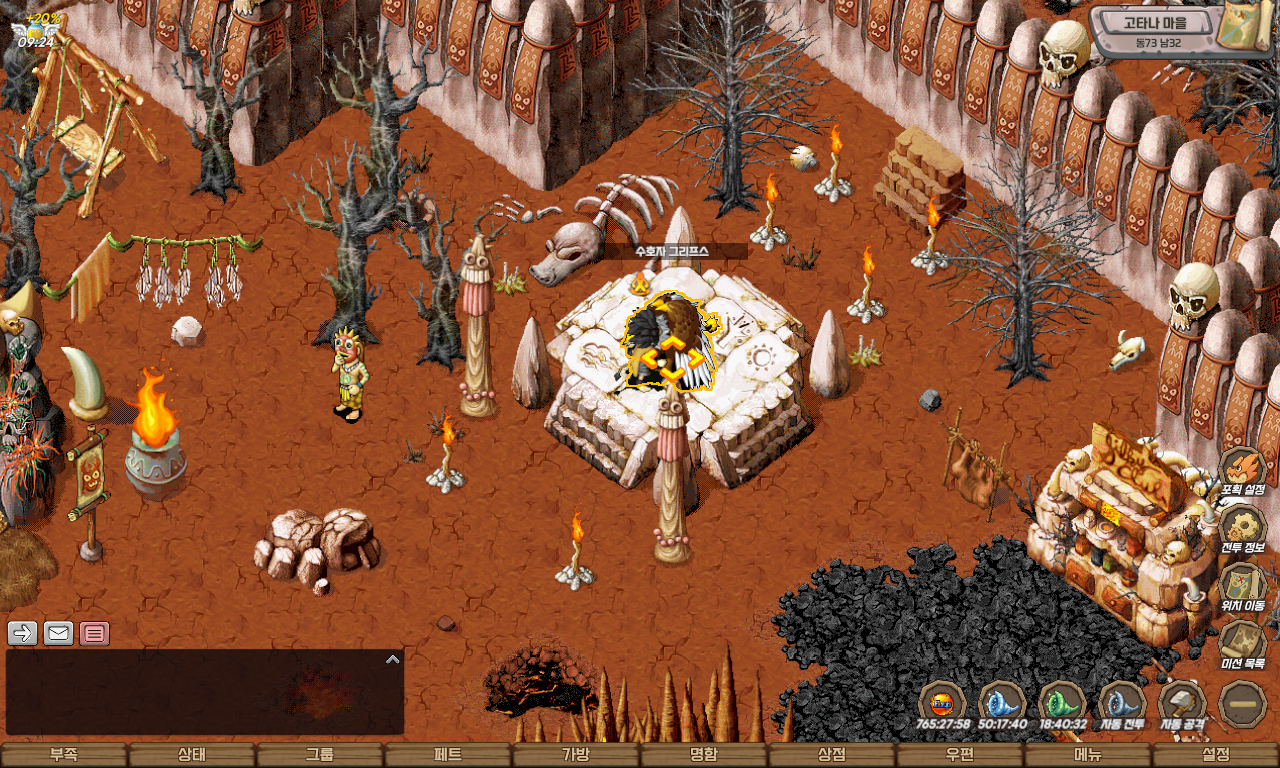Viewport: 1280px width, 768px height.
Task: Open the 그룹 (group) menu
Action: coord(320,755)
